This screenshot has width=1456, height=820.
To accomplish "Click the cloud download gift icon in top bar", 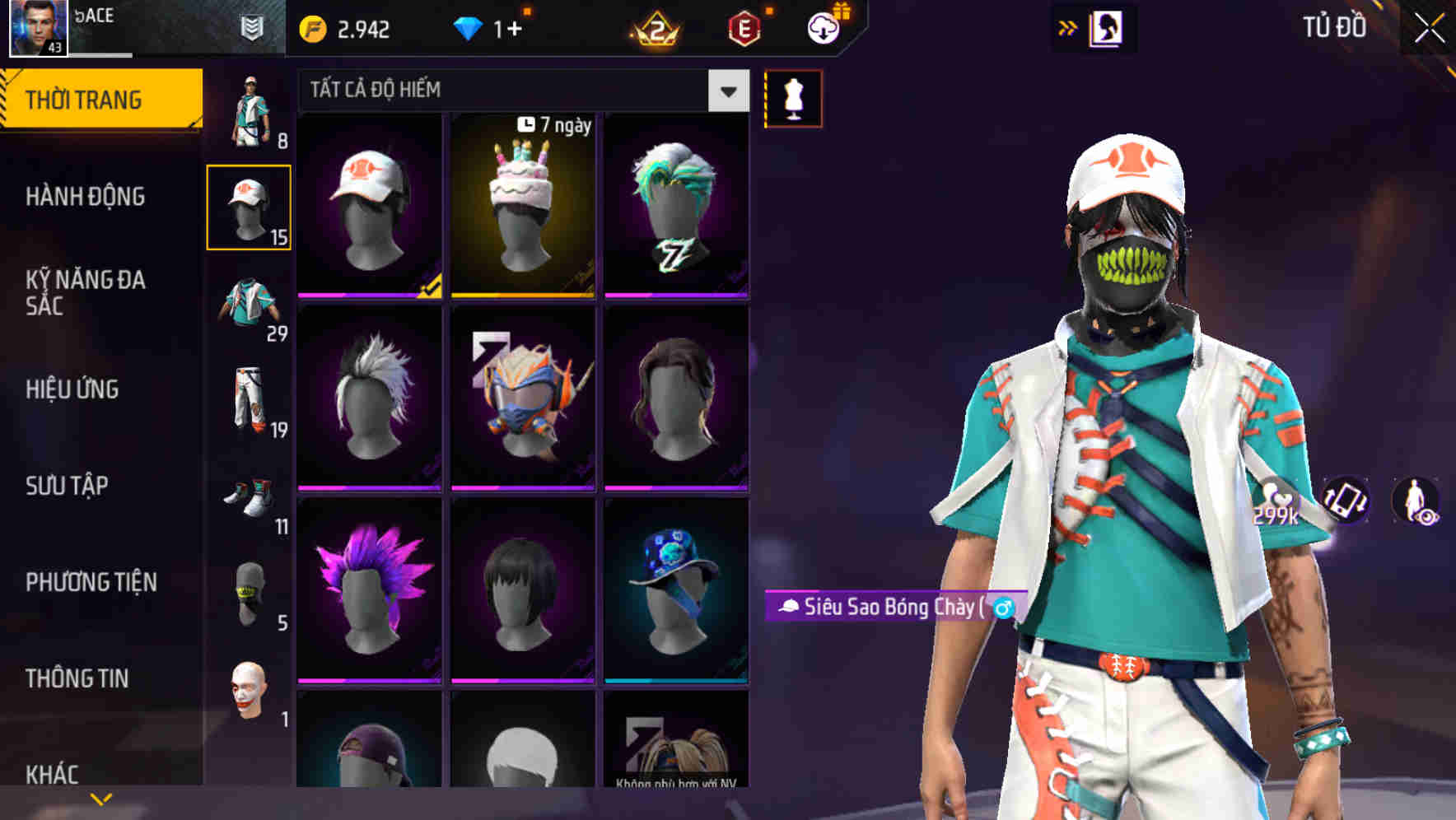I will point(823,26).
